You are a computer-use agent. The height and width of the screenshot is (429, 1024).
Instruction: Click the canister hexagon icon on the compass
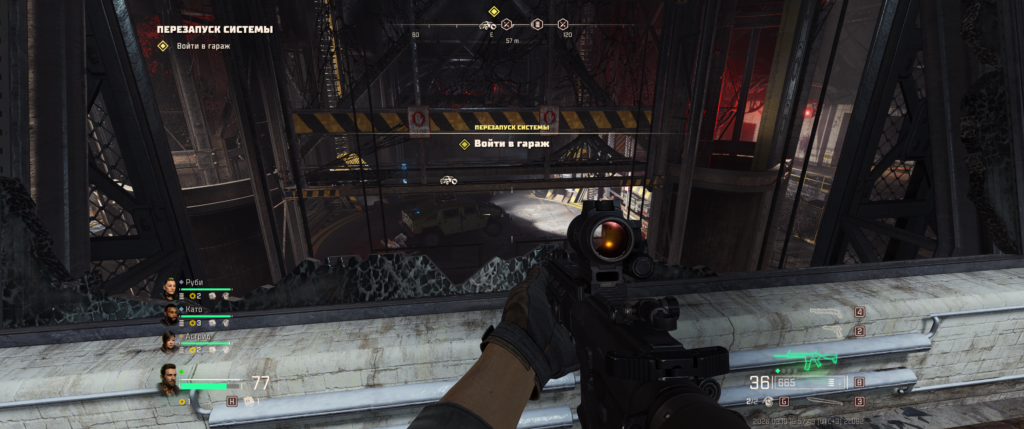(536, 24)
